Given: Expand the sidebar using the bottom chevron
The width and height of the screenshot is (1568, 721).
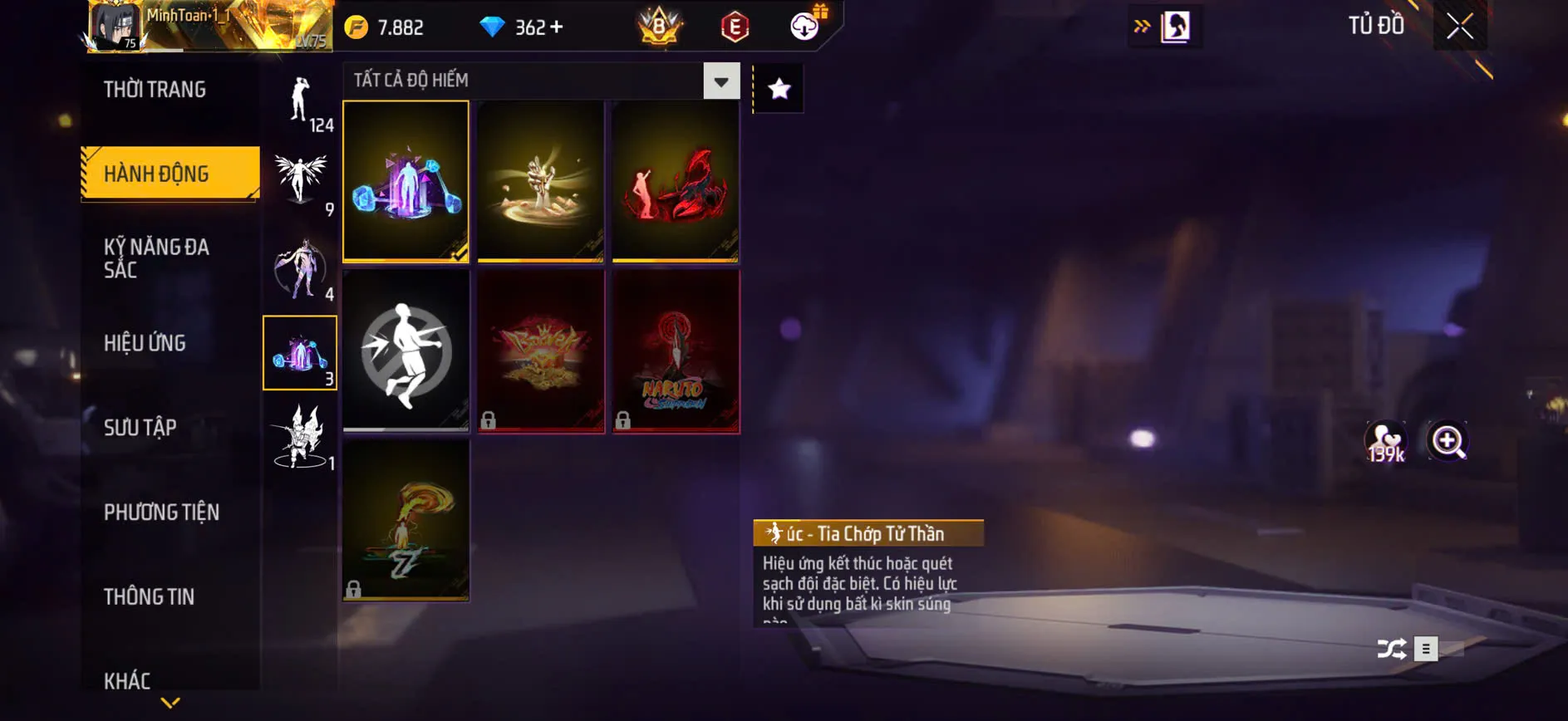Looking at the screenshot, I should [170, 702].
